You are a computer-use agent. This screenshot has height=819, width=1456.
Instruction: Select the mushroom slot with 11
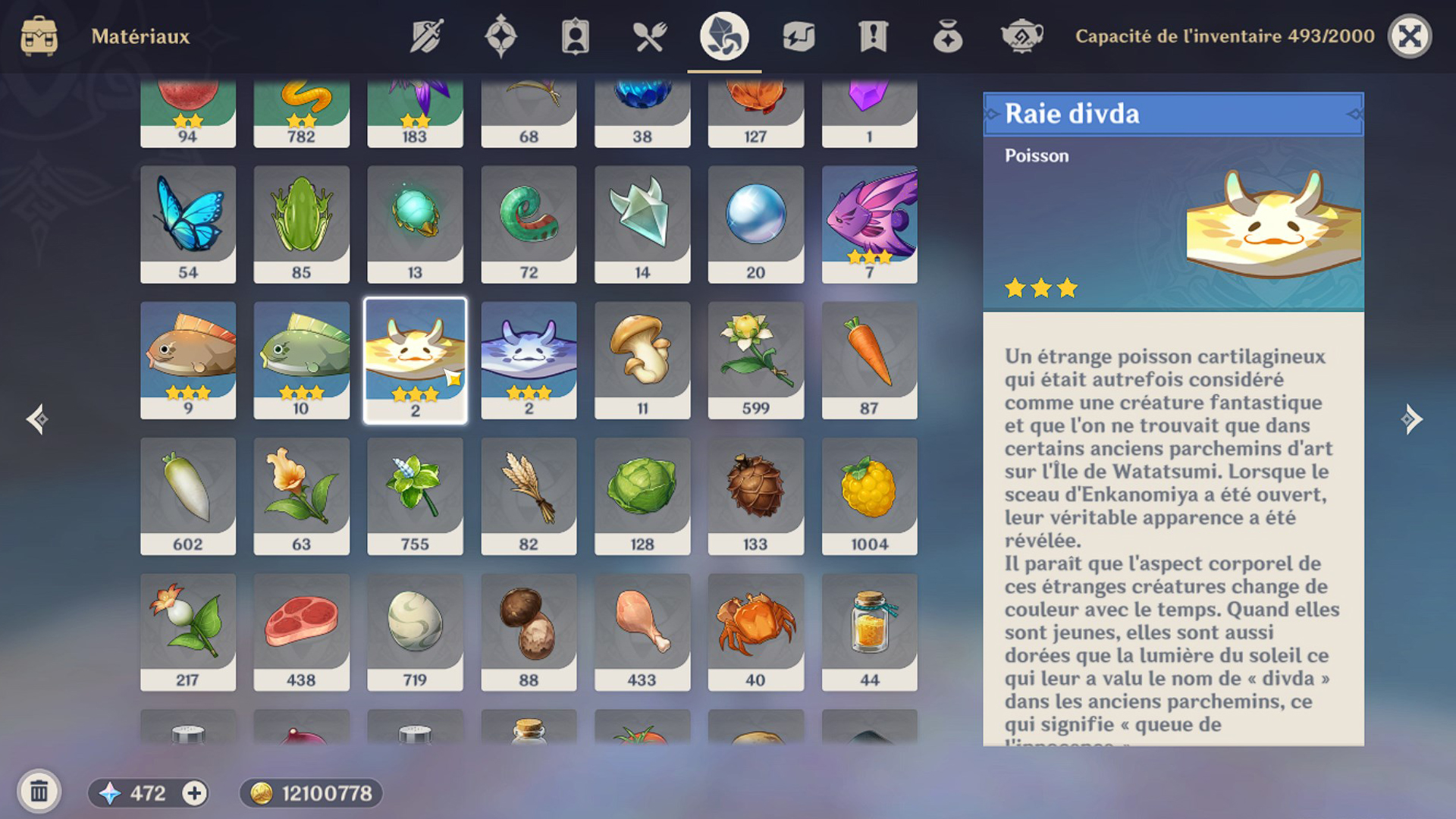(642, 359)
